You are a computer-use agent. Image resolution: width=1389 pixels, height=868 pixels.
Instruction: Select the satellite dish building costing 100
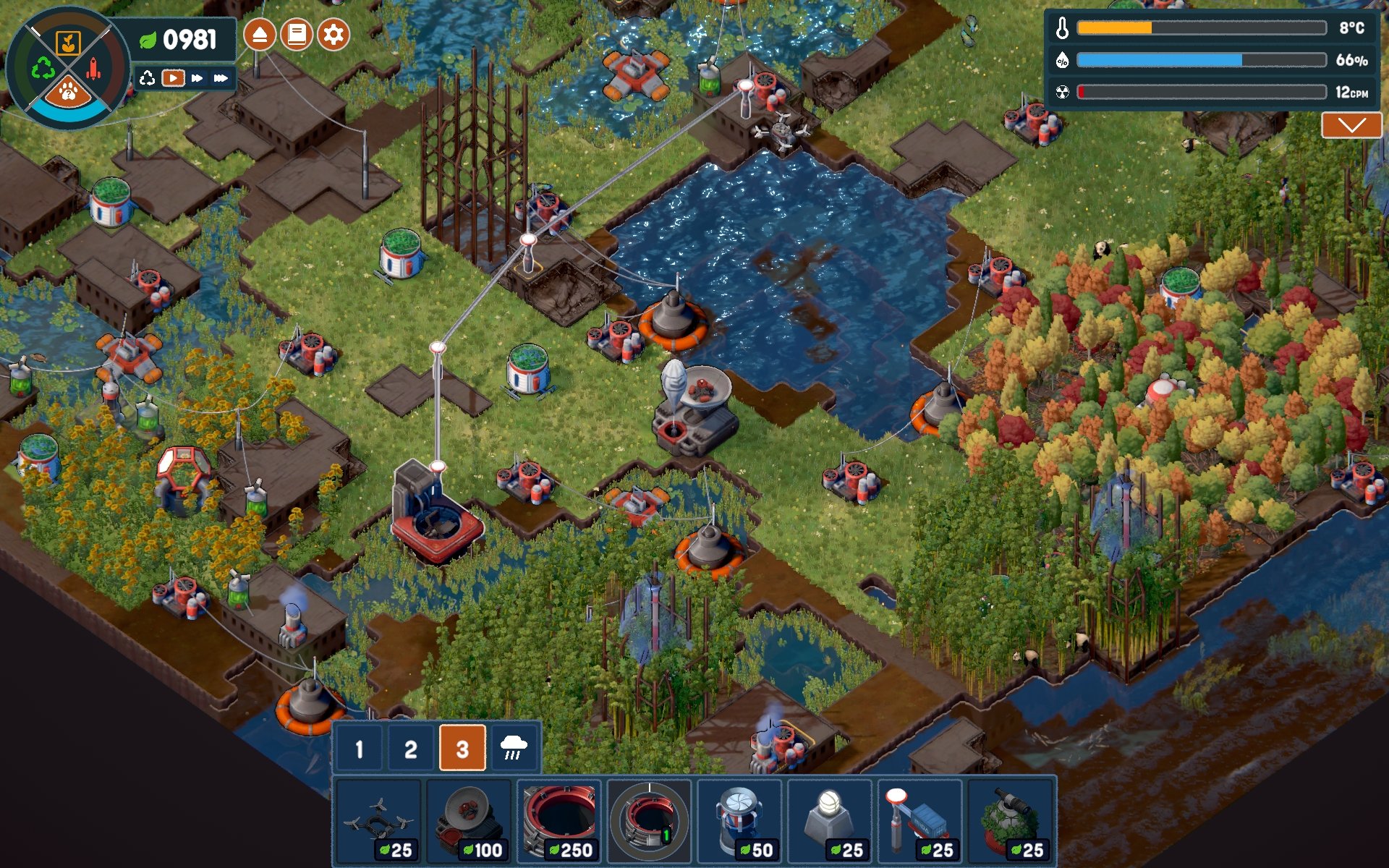[469, 821]
